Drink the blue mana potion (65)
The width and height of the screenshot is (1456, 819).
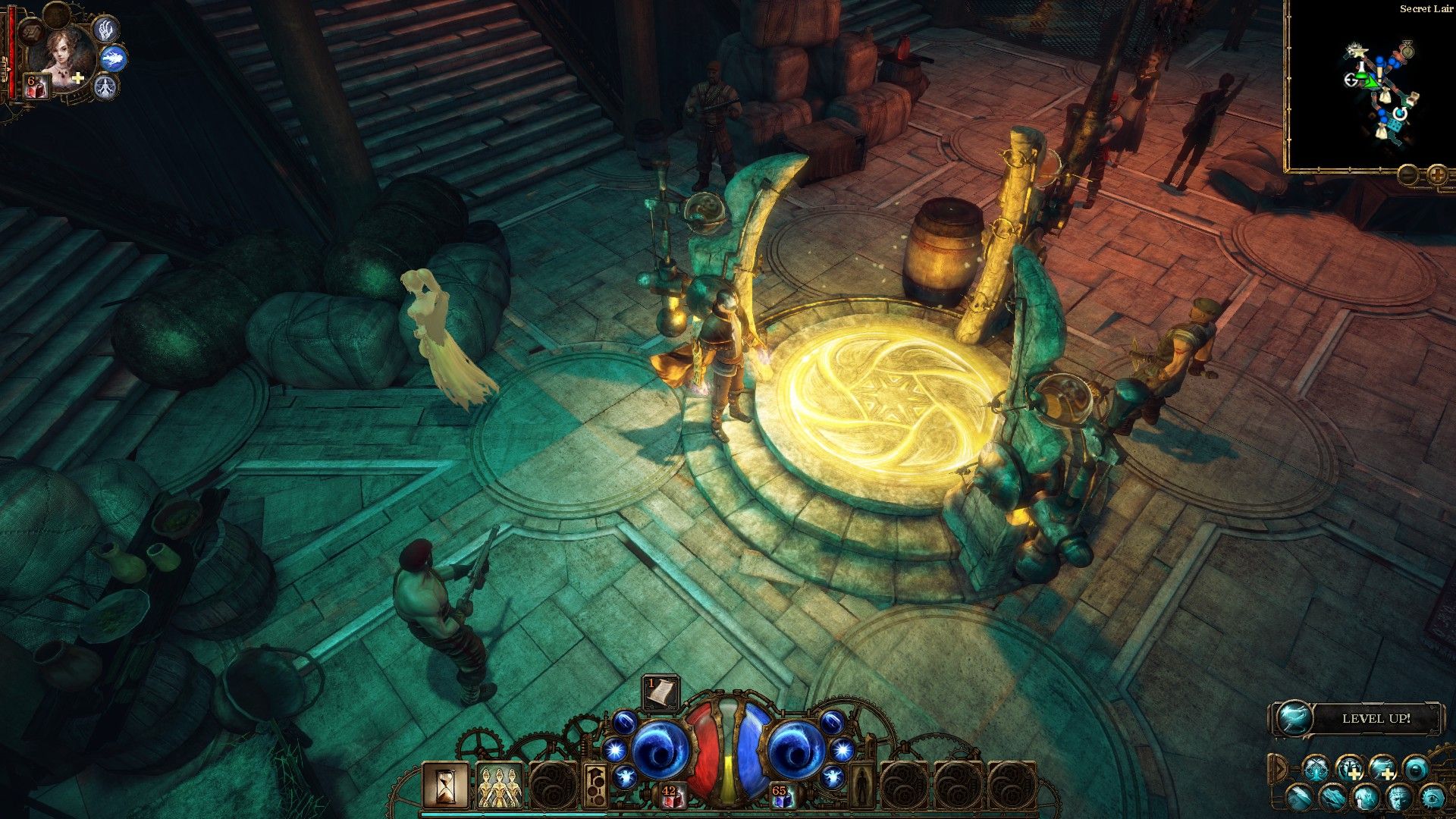[781, 795]
